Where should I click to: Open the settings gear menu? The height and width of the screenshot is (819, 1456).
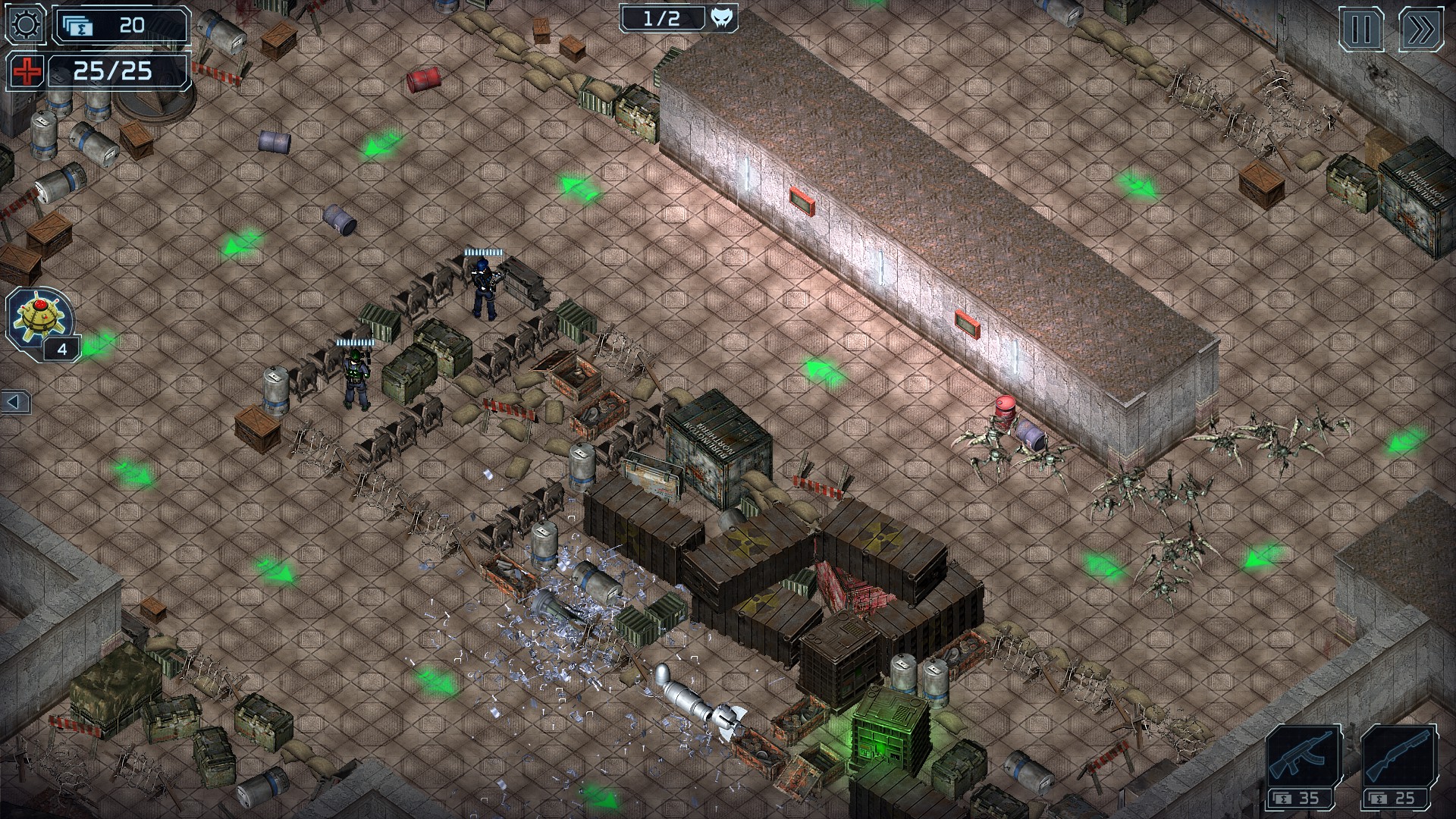coord(25,25)
